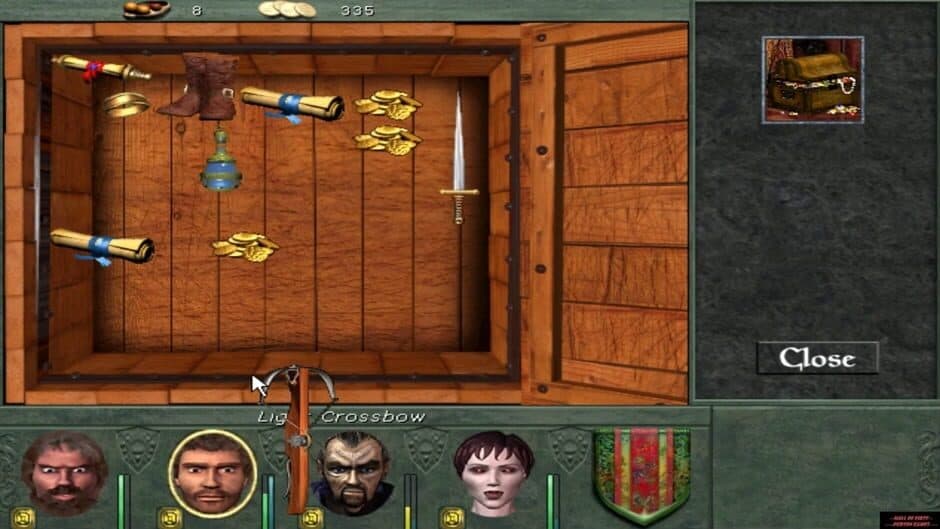Select the red-bearded man's portrait
Screen dimensions: 940x529
click(x=63, y=472)
